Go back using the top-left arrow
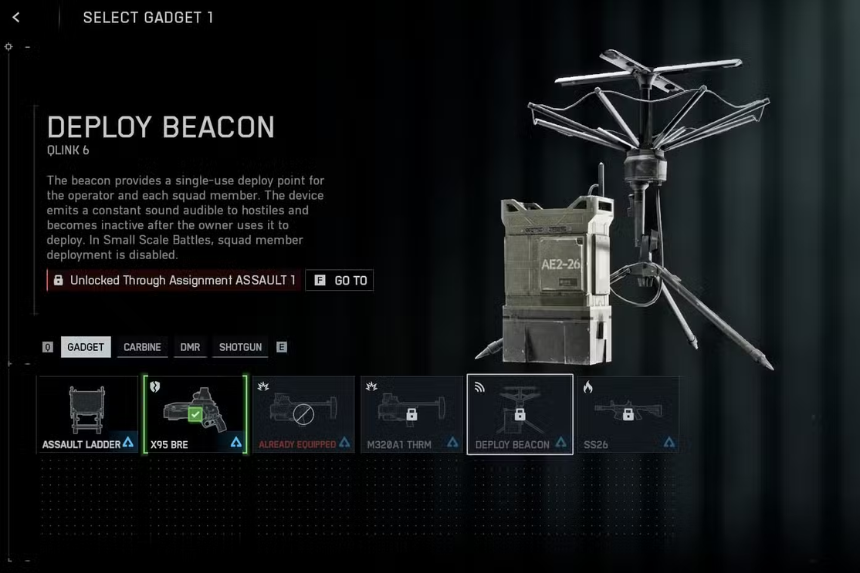Screen dimensions: 860x573 point(17,17)
